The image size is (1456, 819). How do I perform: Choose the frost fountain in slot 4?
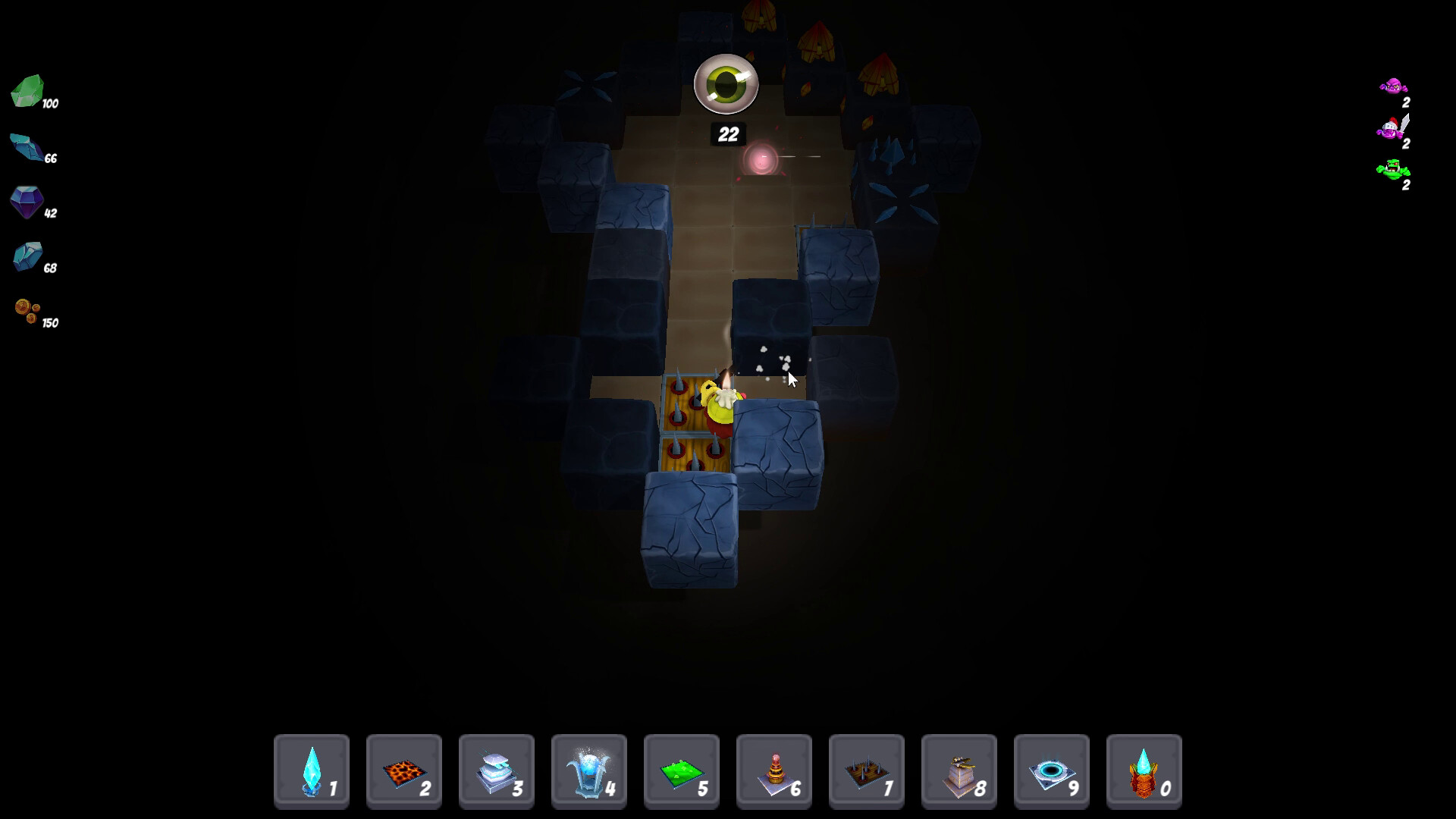[x=588, y=770]
